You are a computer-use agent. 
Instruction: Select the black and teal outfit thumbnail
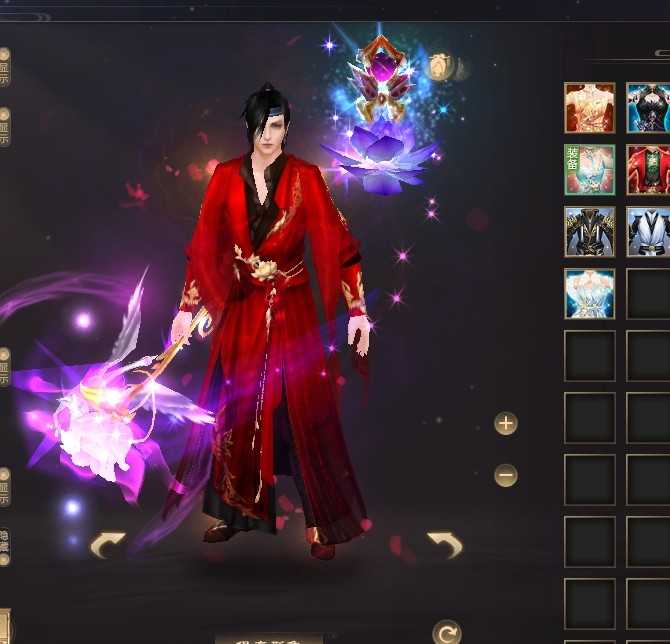(x=648, y=108)
